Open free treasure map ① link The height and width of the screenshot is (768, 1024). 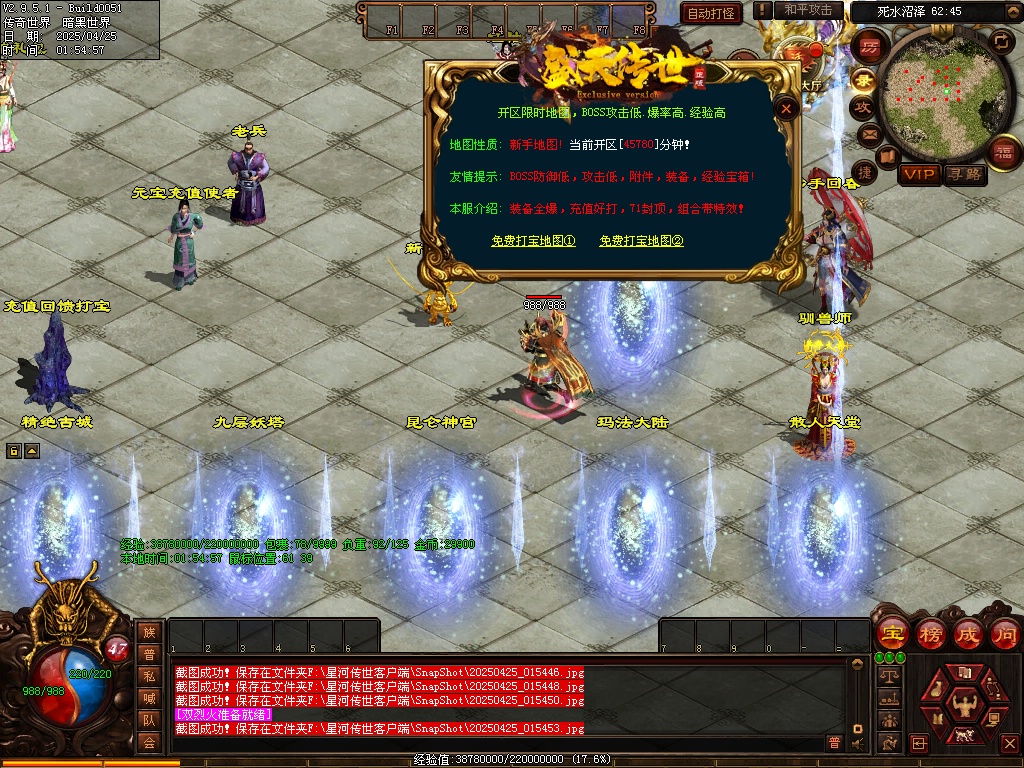533,241
